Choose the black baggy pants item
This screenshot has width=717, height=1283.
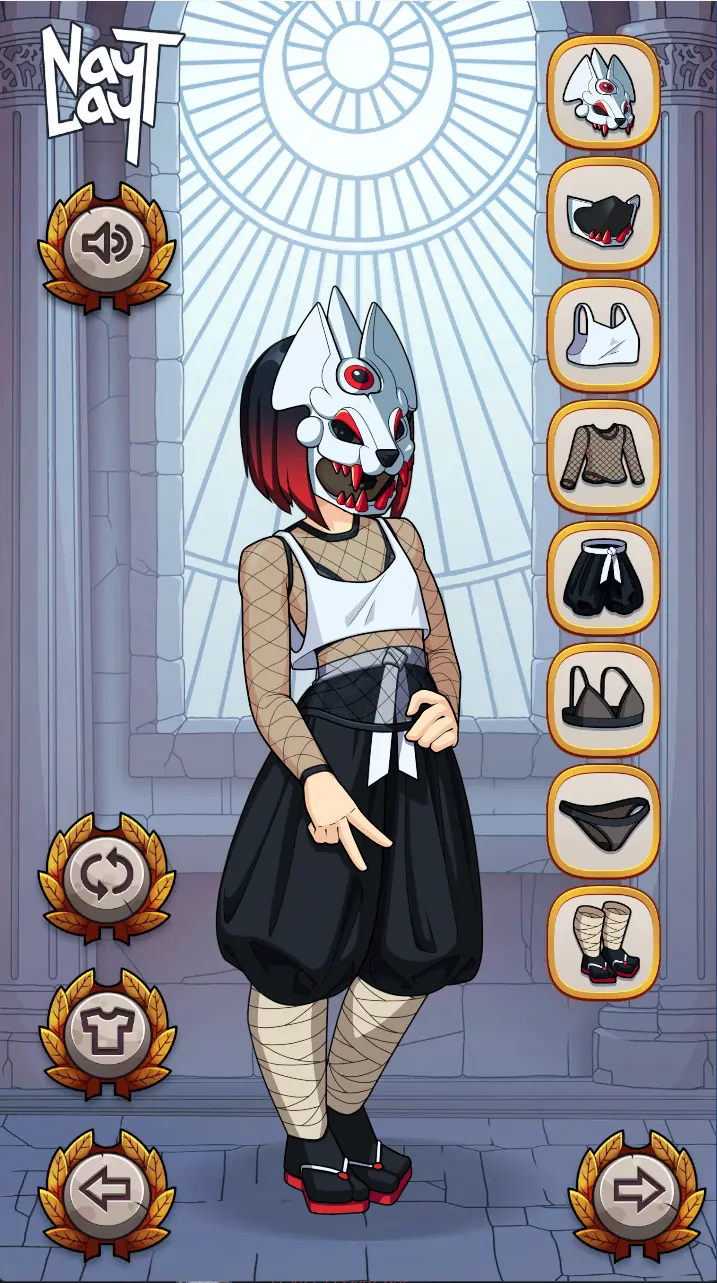(x=603, y=578)
